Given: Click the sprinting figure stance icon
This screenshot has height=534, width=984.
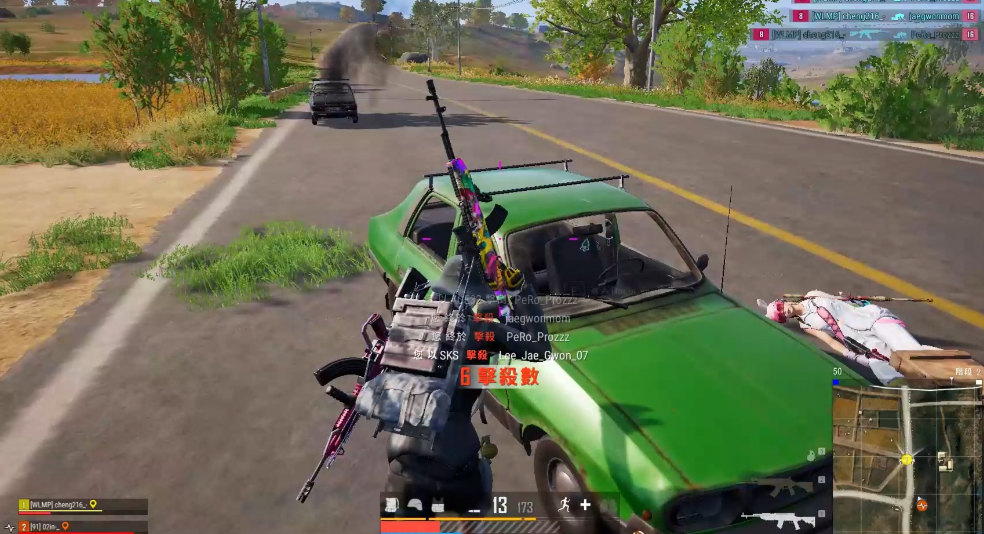Looking at the screenshot, I should pos(564,505).
